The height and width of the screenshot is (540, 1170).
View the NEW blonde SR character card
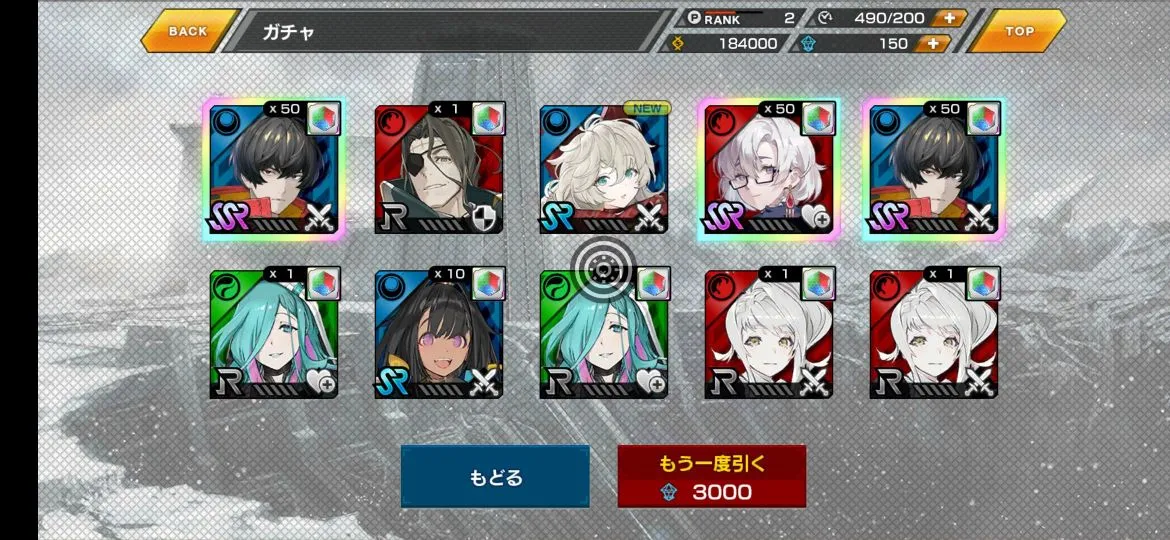click(604, 170)
